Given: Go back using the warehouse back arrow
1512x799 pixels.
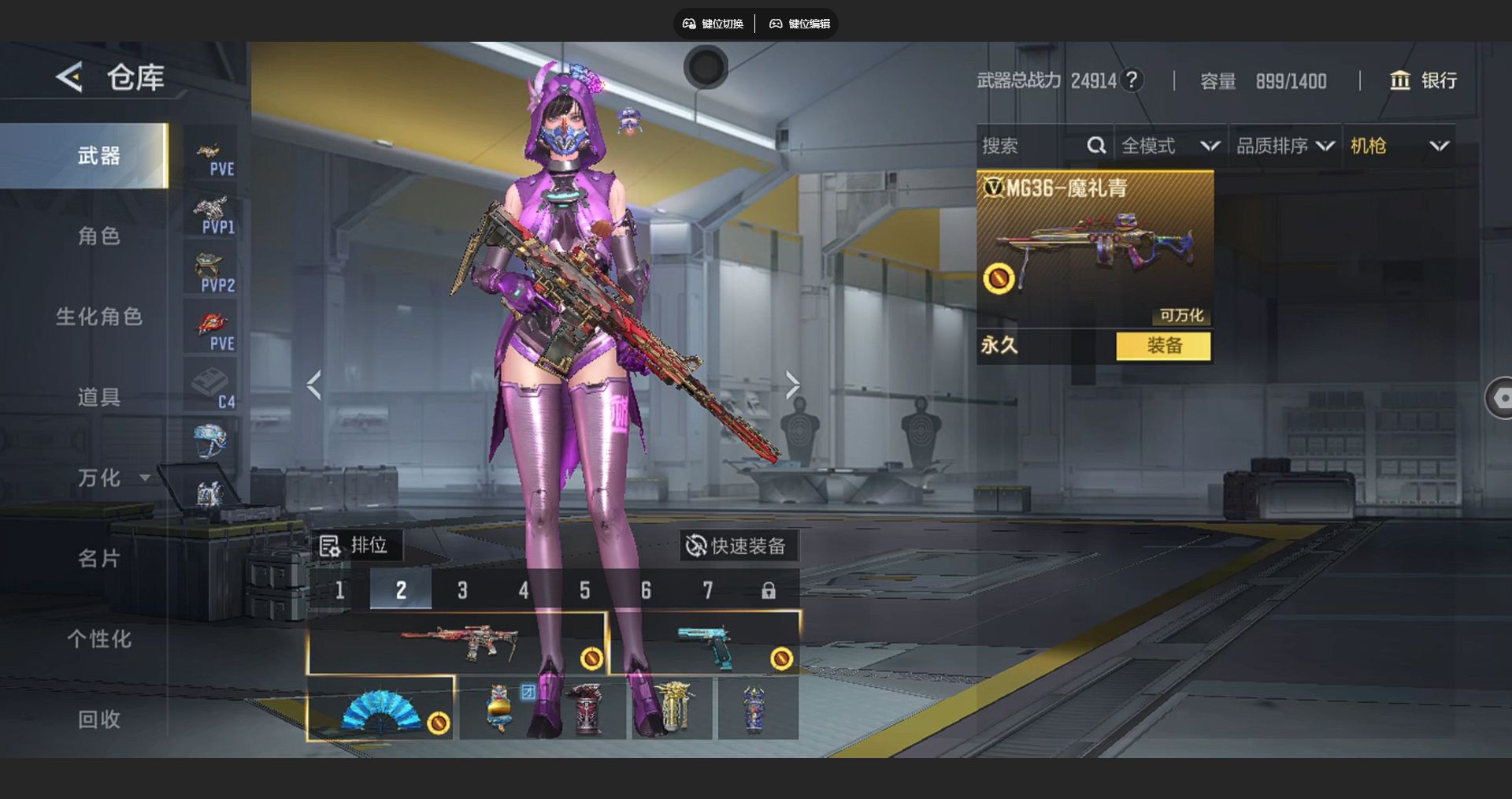Looking at the screenshot, I should (69, 77).
